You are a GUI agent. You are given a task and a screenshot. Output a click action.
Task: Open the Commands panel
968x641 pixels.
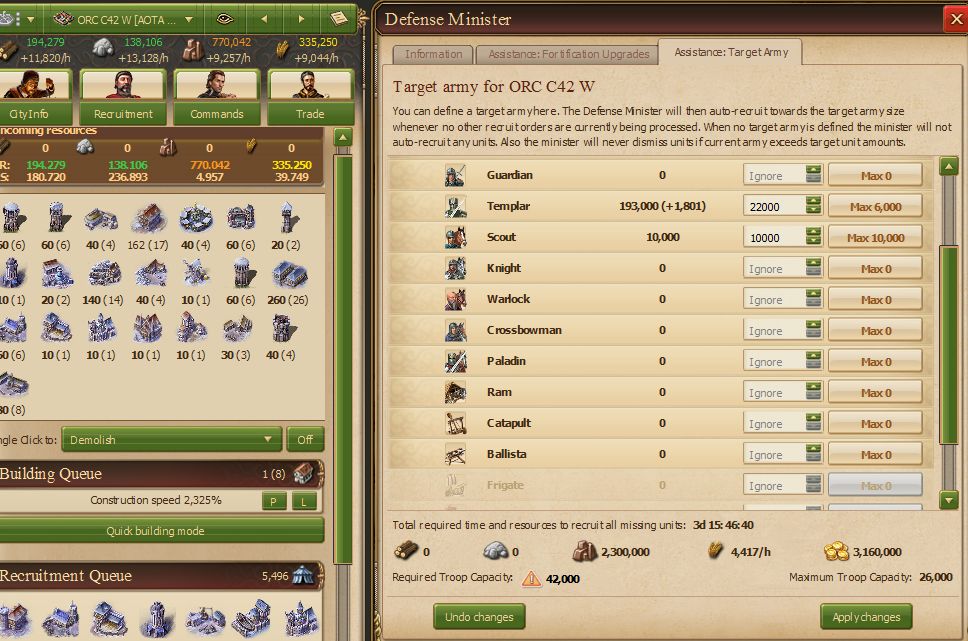pos(216,97)
